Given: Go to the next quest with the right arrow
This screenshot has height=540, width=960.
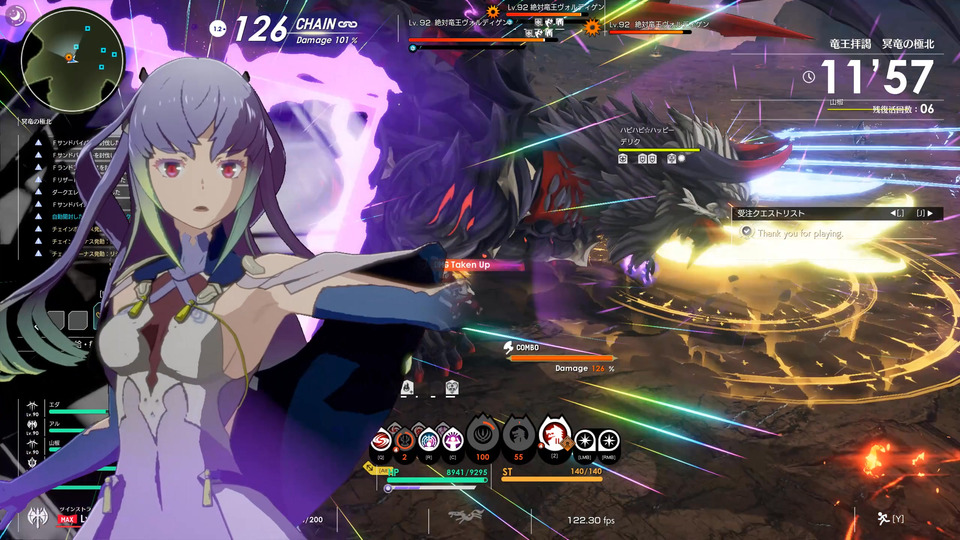Looking at the screenshot, I should (x=931, y=213).
